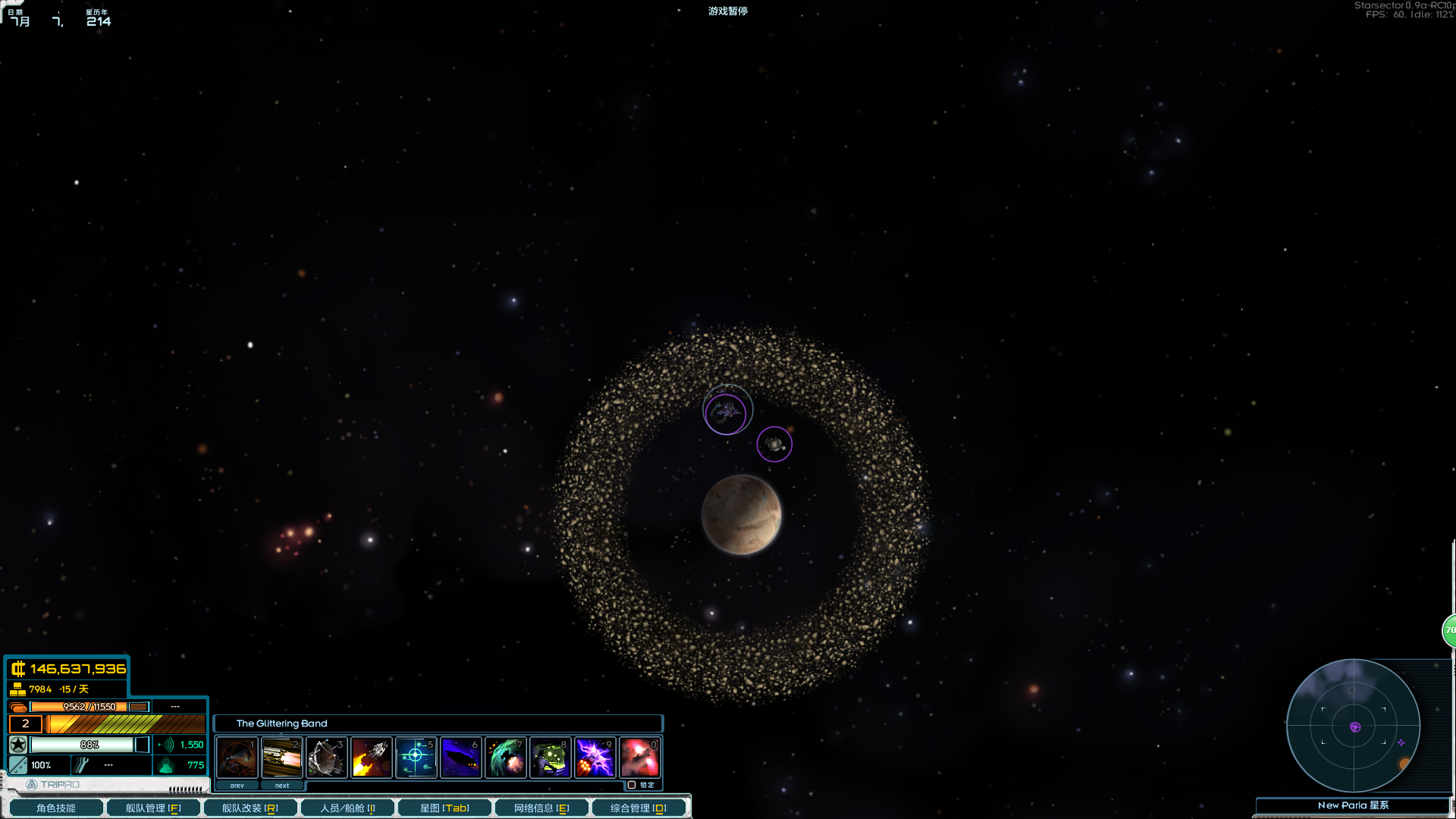The image size is (1456, 819).
Task: Open the 星图 [Tab] star map
Action: [444, 807]
